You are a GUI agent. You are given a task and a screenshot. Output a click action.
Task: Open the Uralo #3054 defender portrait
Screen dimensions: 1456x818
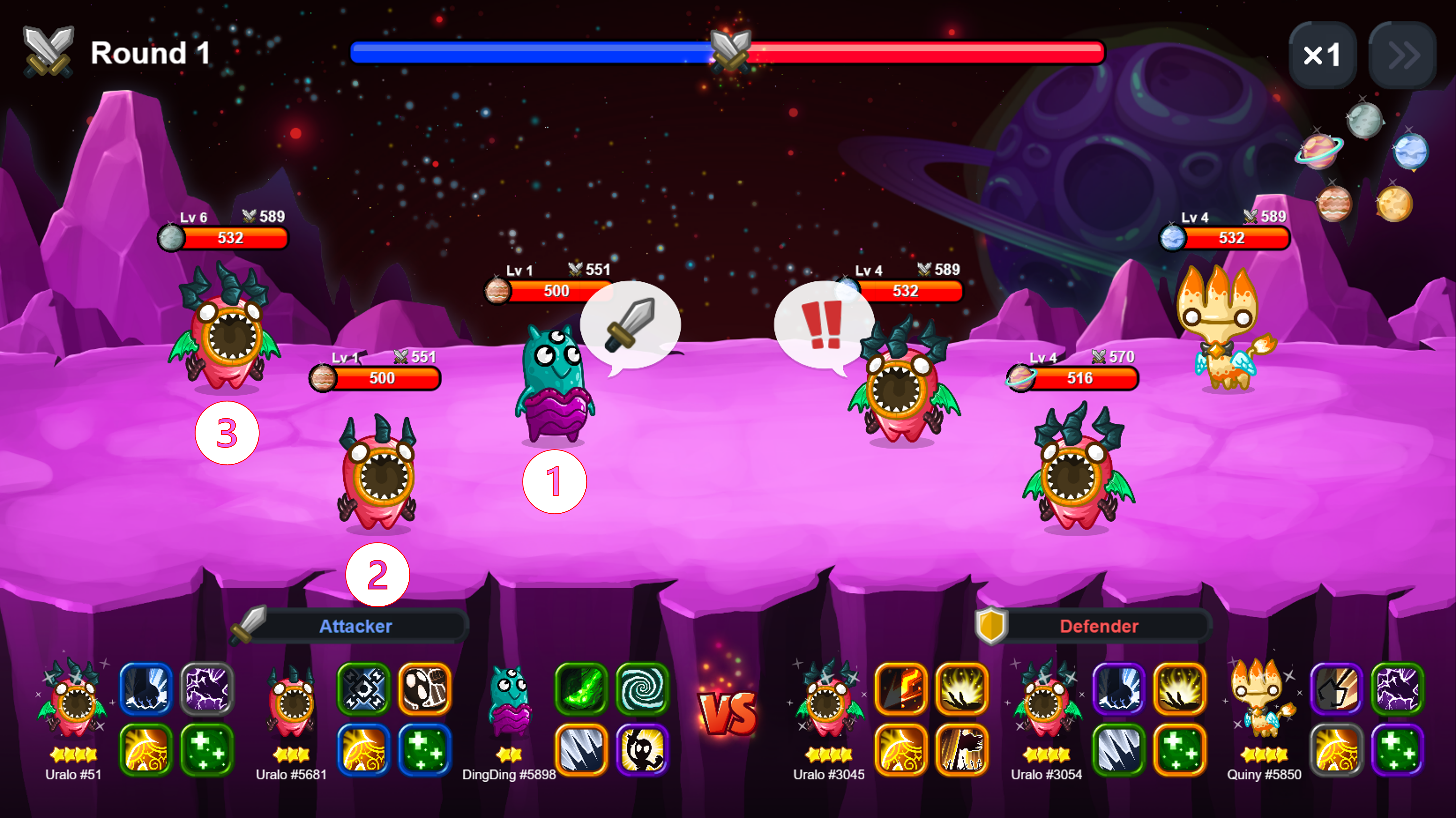[x=1046, y=701]
